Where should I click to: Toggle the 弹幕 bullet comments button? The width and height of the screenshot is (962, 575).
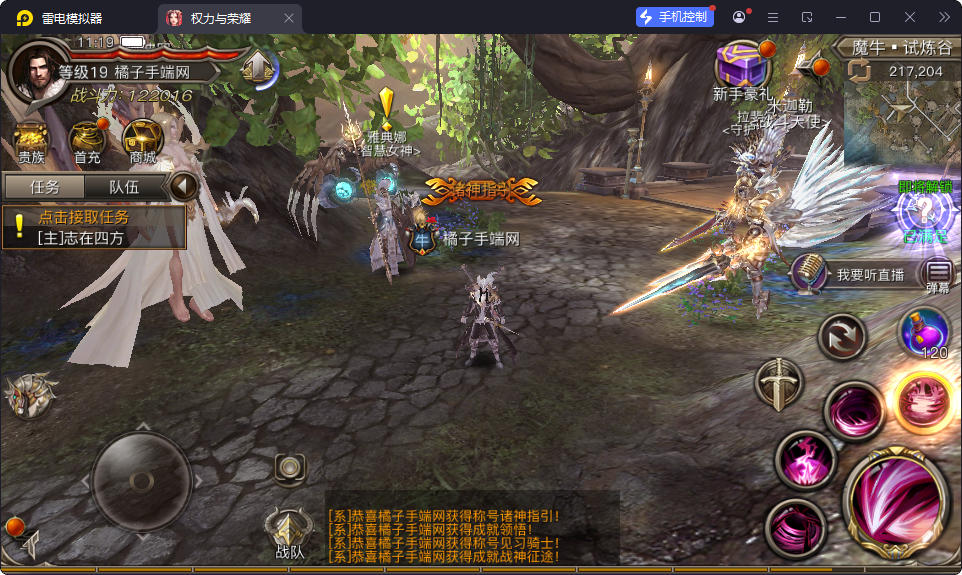coord(938,273)
